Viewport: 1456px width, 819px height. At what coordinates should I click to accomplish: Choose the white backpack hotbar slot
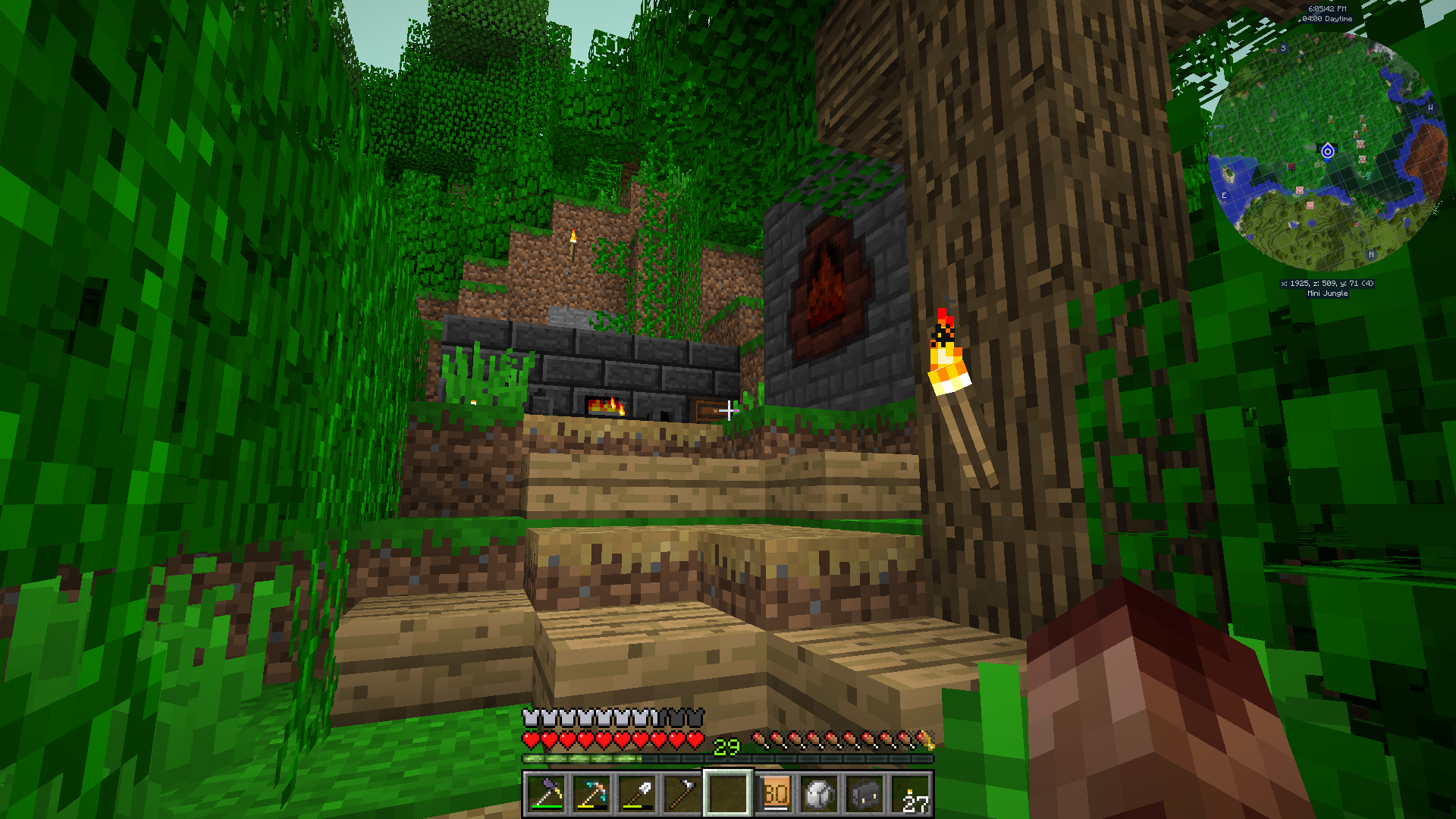(820, 795)
